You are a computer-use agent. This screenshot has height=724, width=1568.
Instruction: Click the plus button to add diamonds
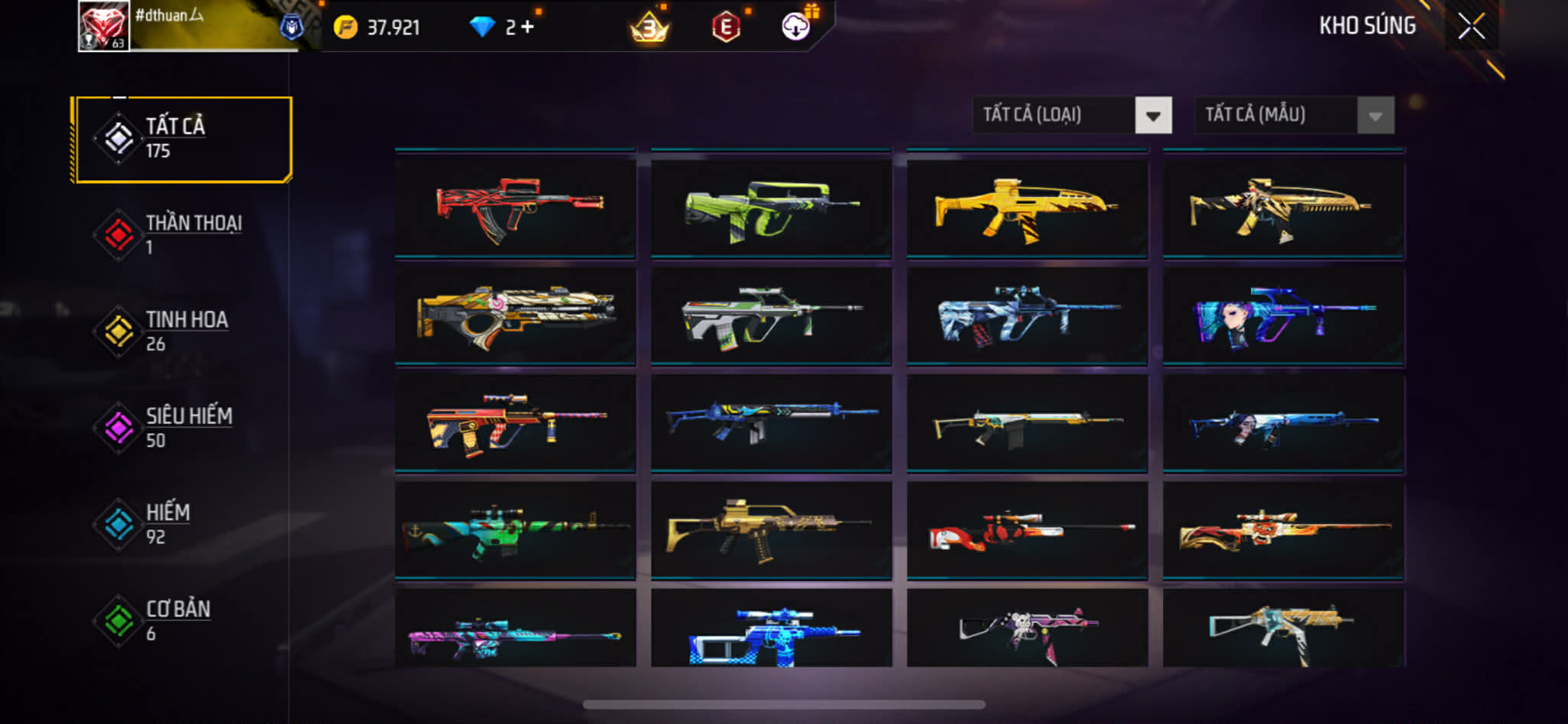[x=528, y=28]
